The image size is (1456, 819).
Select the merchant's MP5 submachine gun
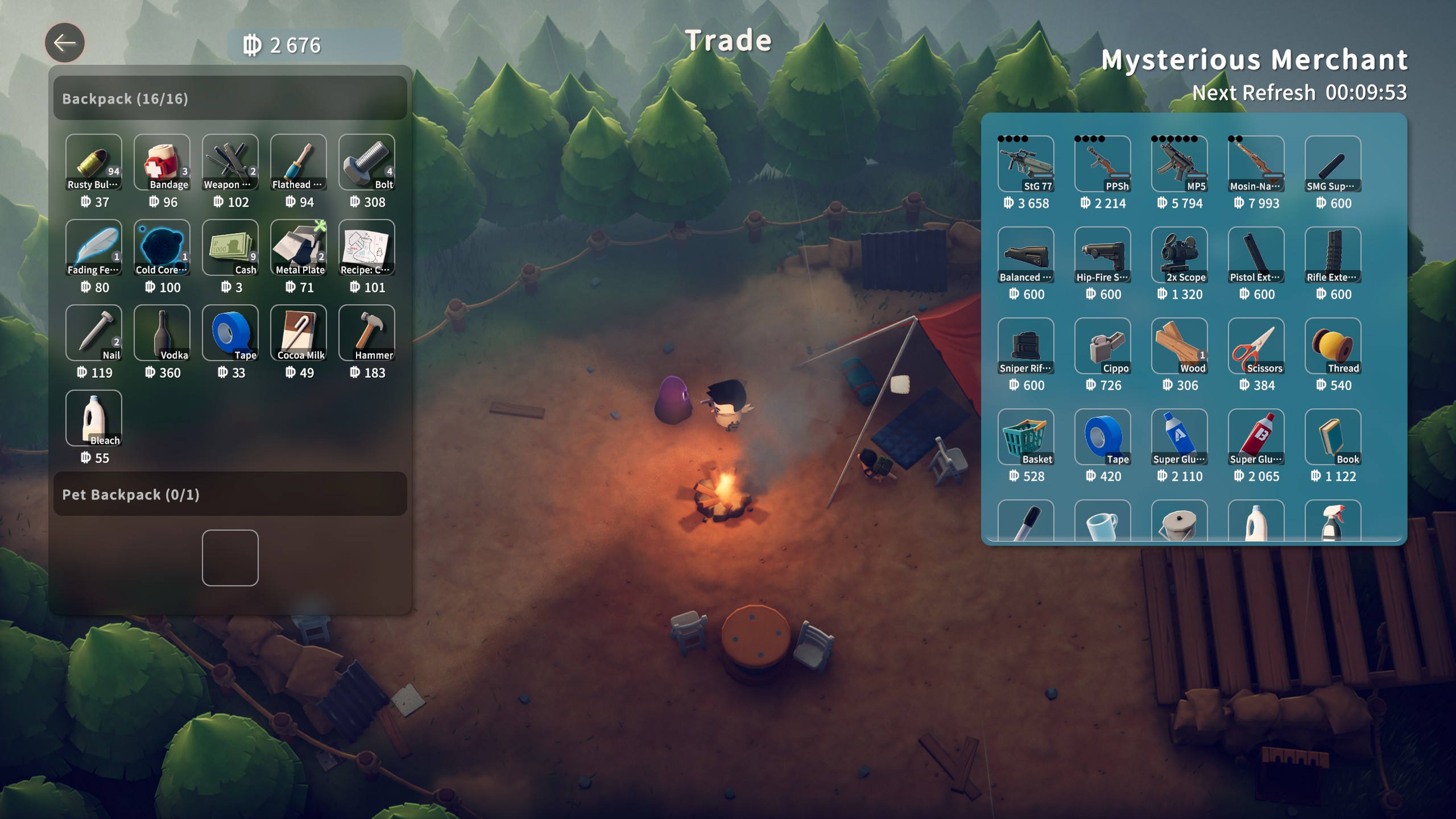click(x=1180, y=164)
